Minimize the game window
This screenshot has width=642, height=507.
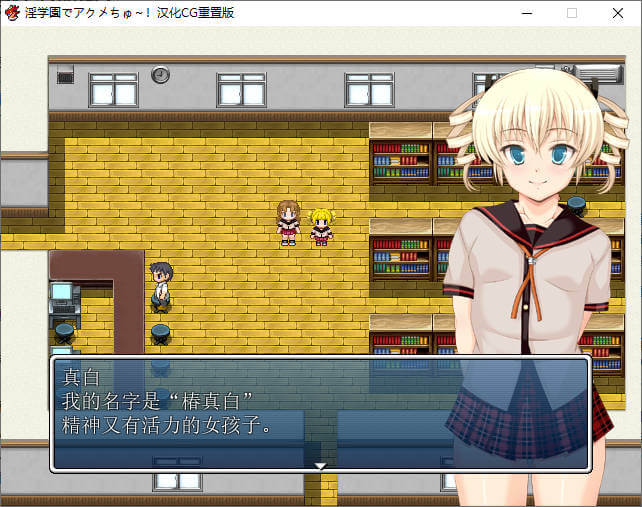pos(526,13)
